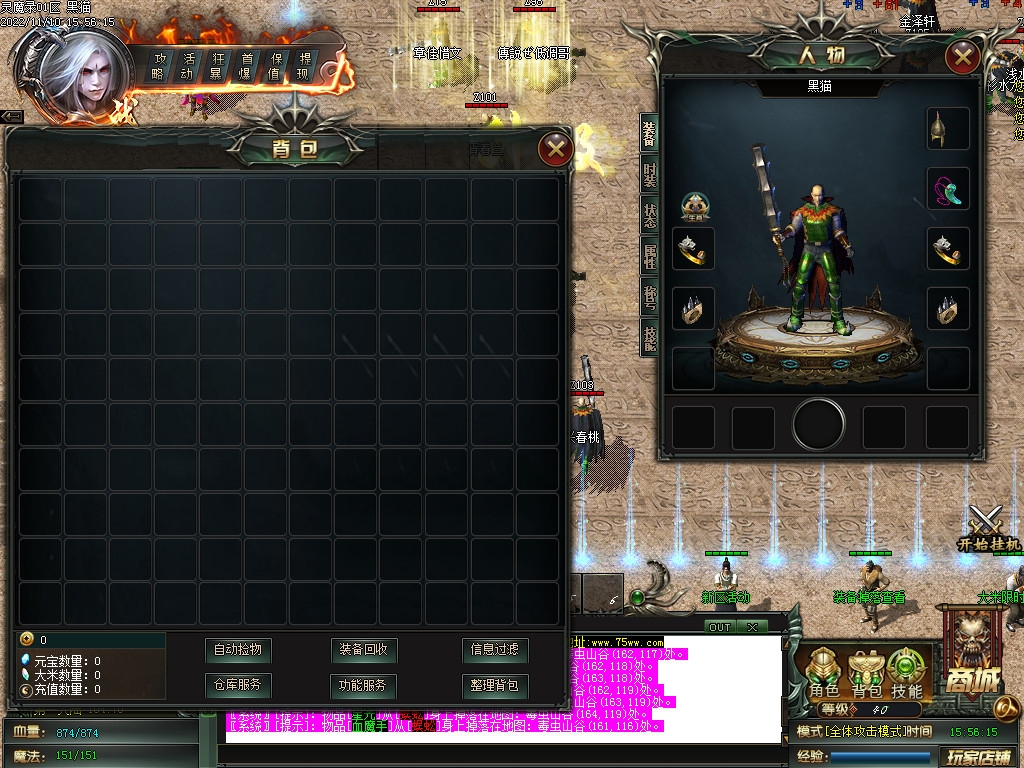Screen dimensions: 1024x768
Task: Select the equipped helmet slot
Action: click(x=947, y=129)
